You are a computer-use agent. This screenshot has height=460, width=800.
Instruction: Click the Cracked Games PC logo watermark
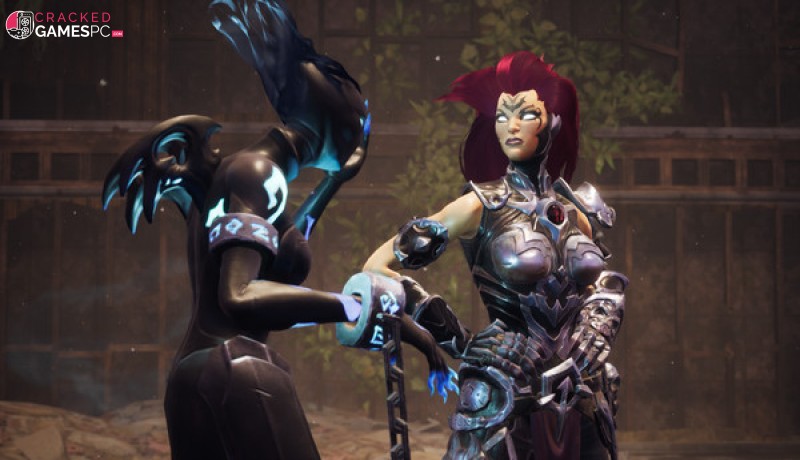click(x=63, y=24)
